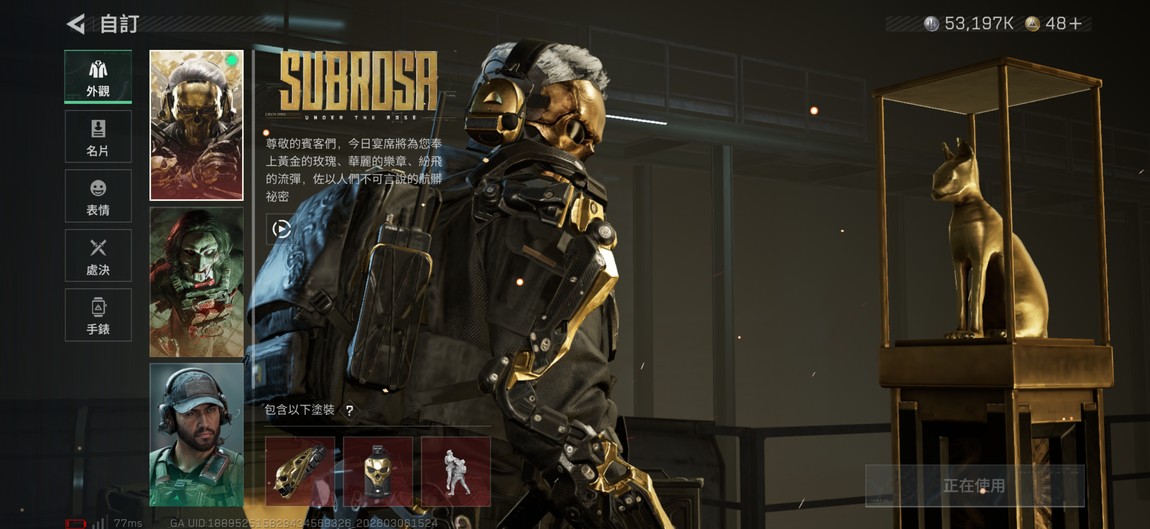
Task: Switch to the 處決 execution tab
Action: [x=98, y=255]
